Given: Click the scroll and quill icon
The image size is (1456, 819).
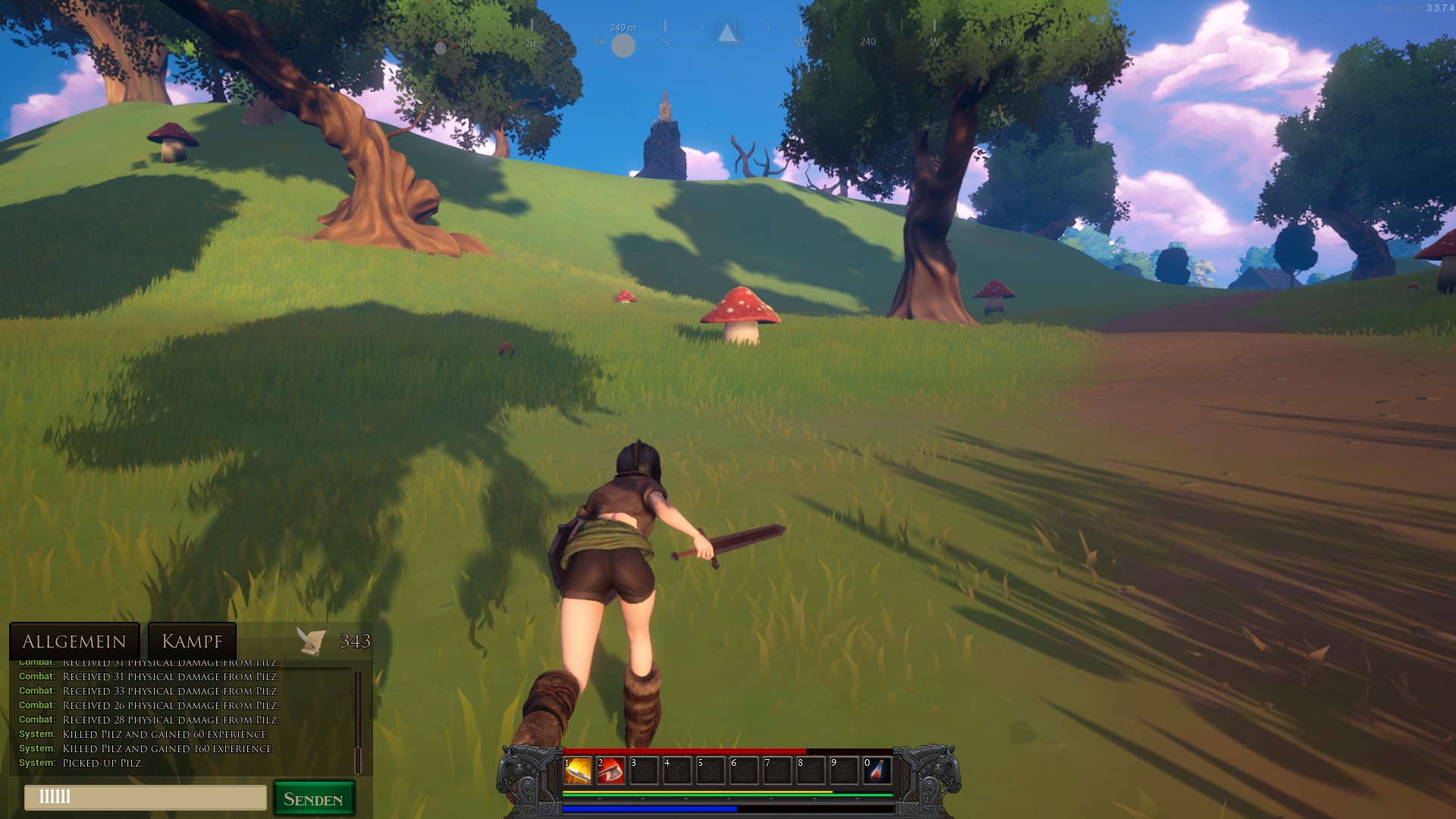Looking at the screenshot, I should click(x=311, y=642).
